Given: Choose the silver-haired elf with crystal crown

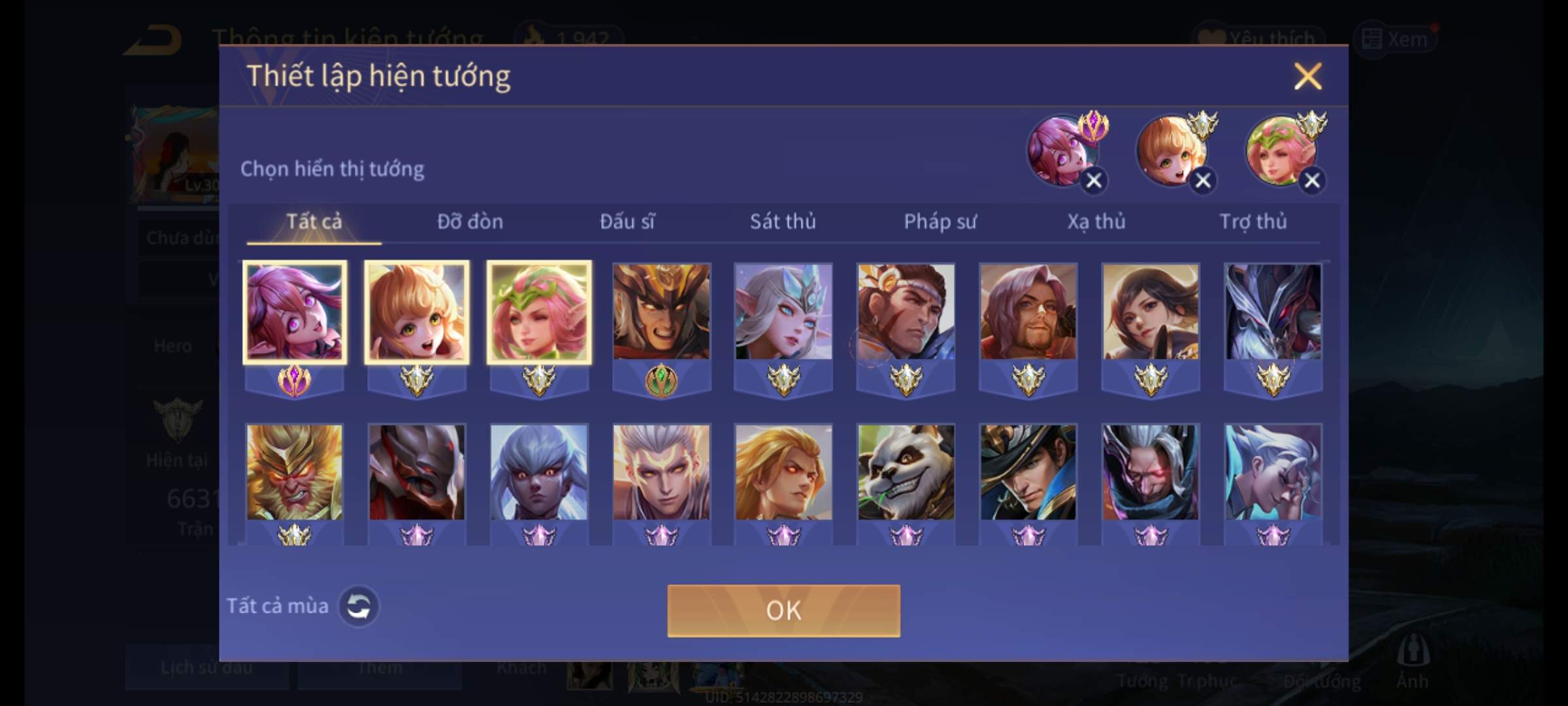Looking at the screenshot, I should pyautogui.click(x=783, y=312).
